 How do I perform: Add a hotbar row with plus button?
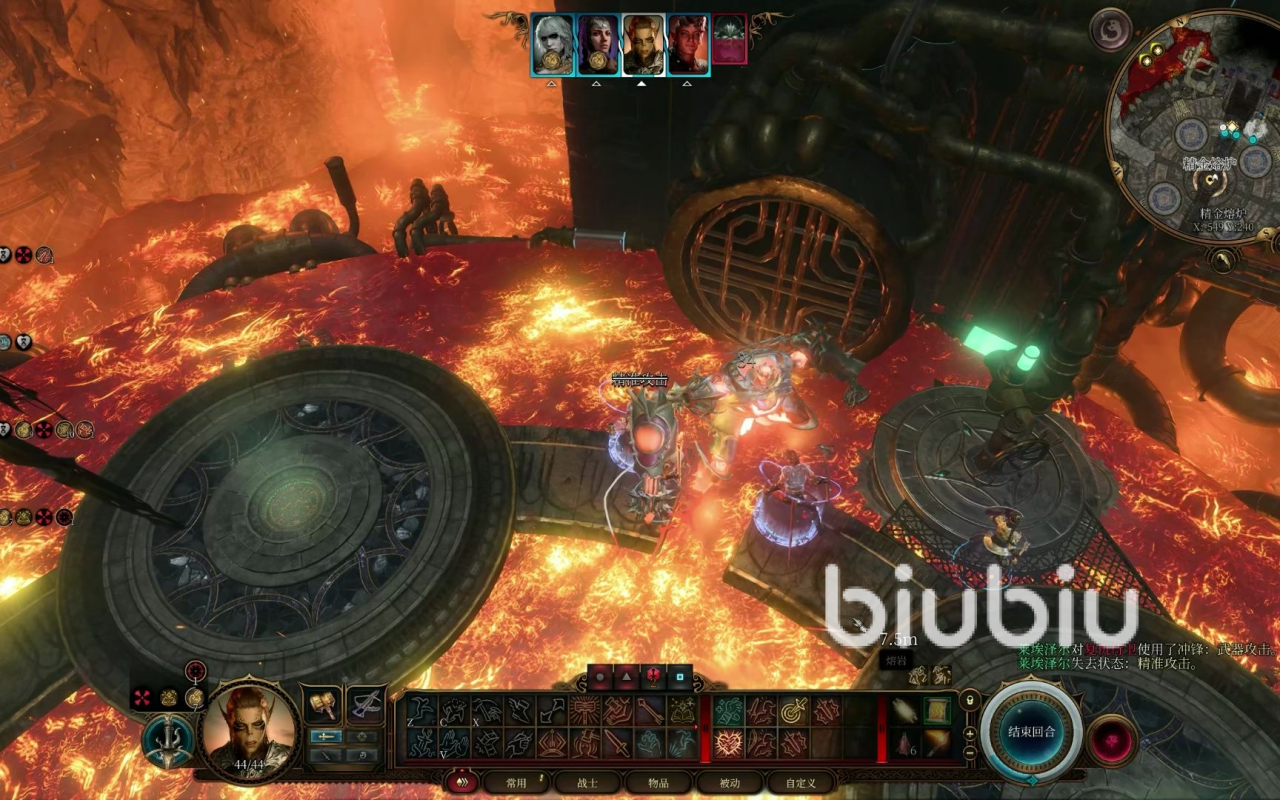point(968,733)
